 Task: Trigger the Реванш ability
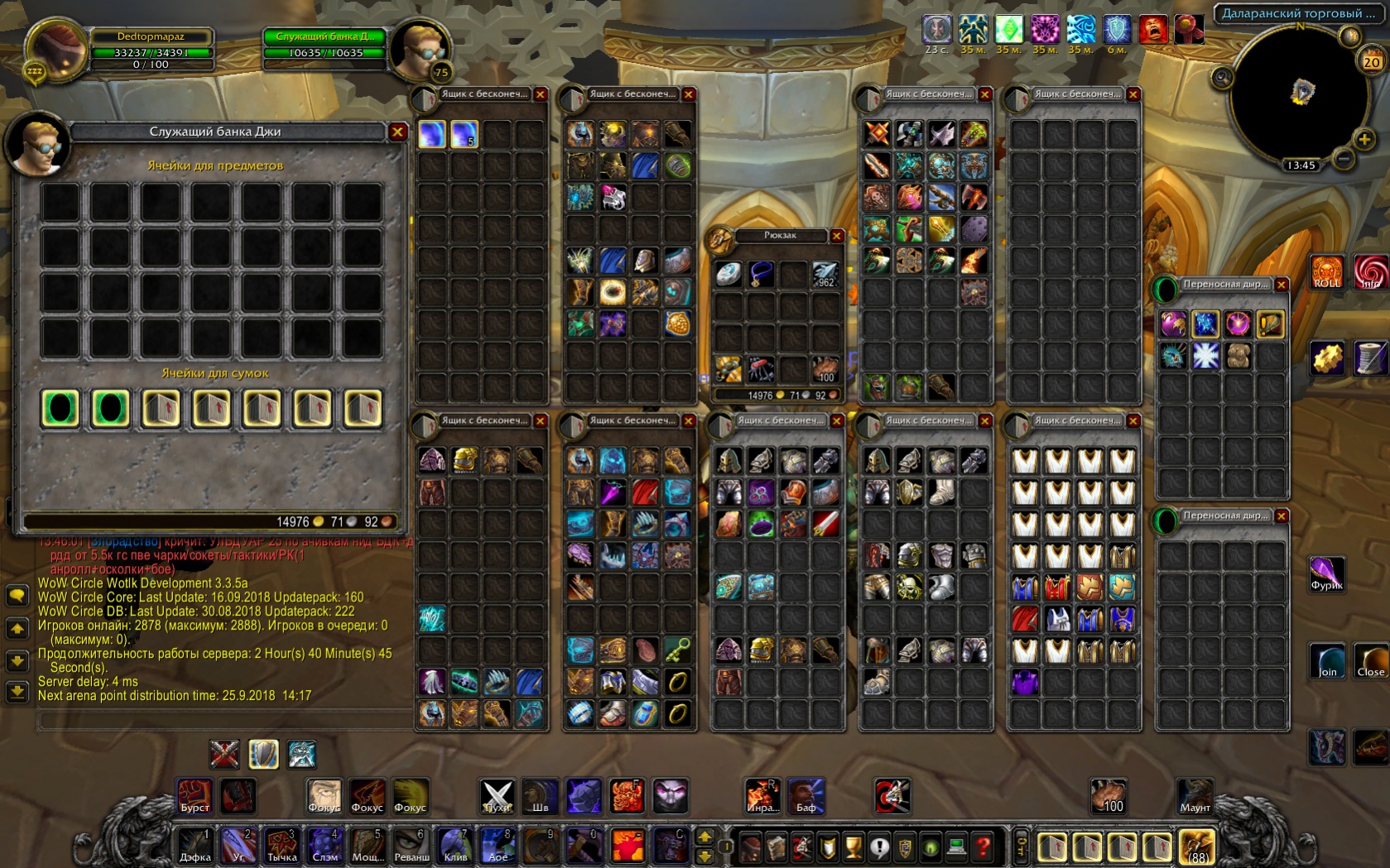[411, 846]
